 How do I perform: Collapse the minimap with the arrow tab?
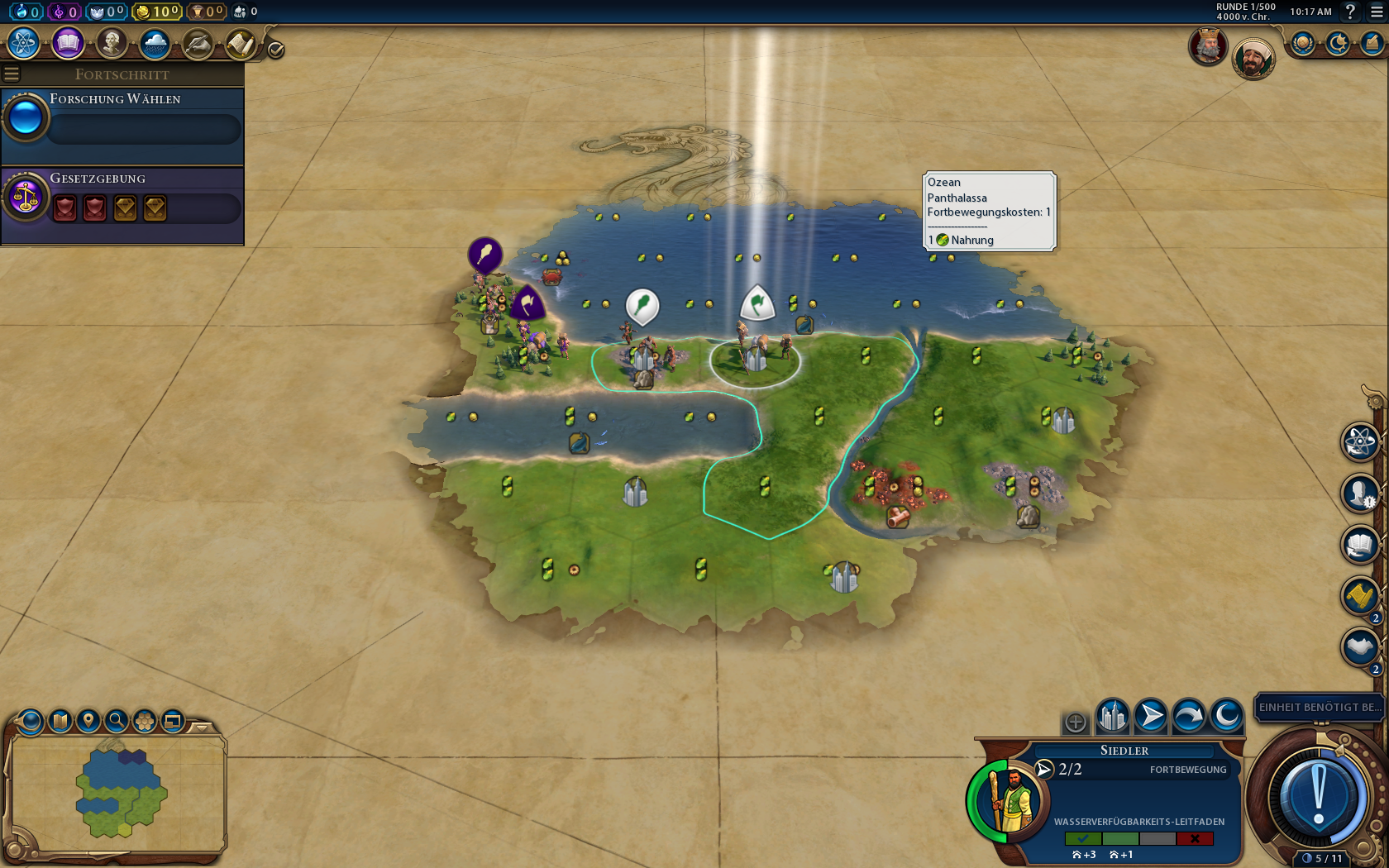point(201,727)
